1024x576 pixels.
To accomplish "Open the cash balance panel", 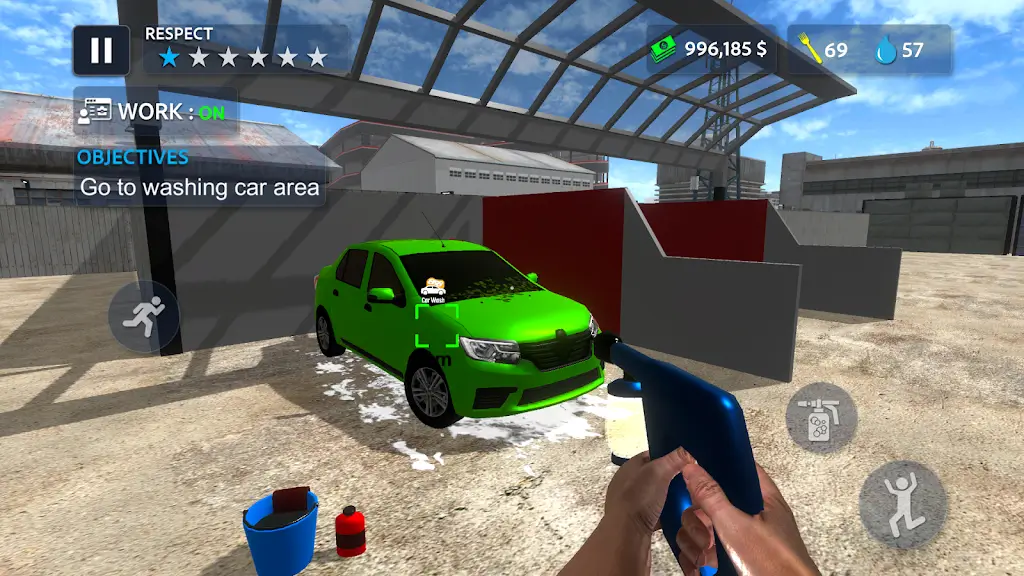I will [711, 50].
